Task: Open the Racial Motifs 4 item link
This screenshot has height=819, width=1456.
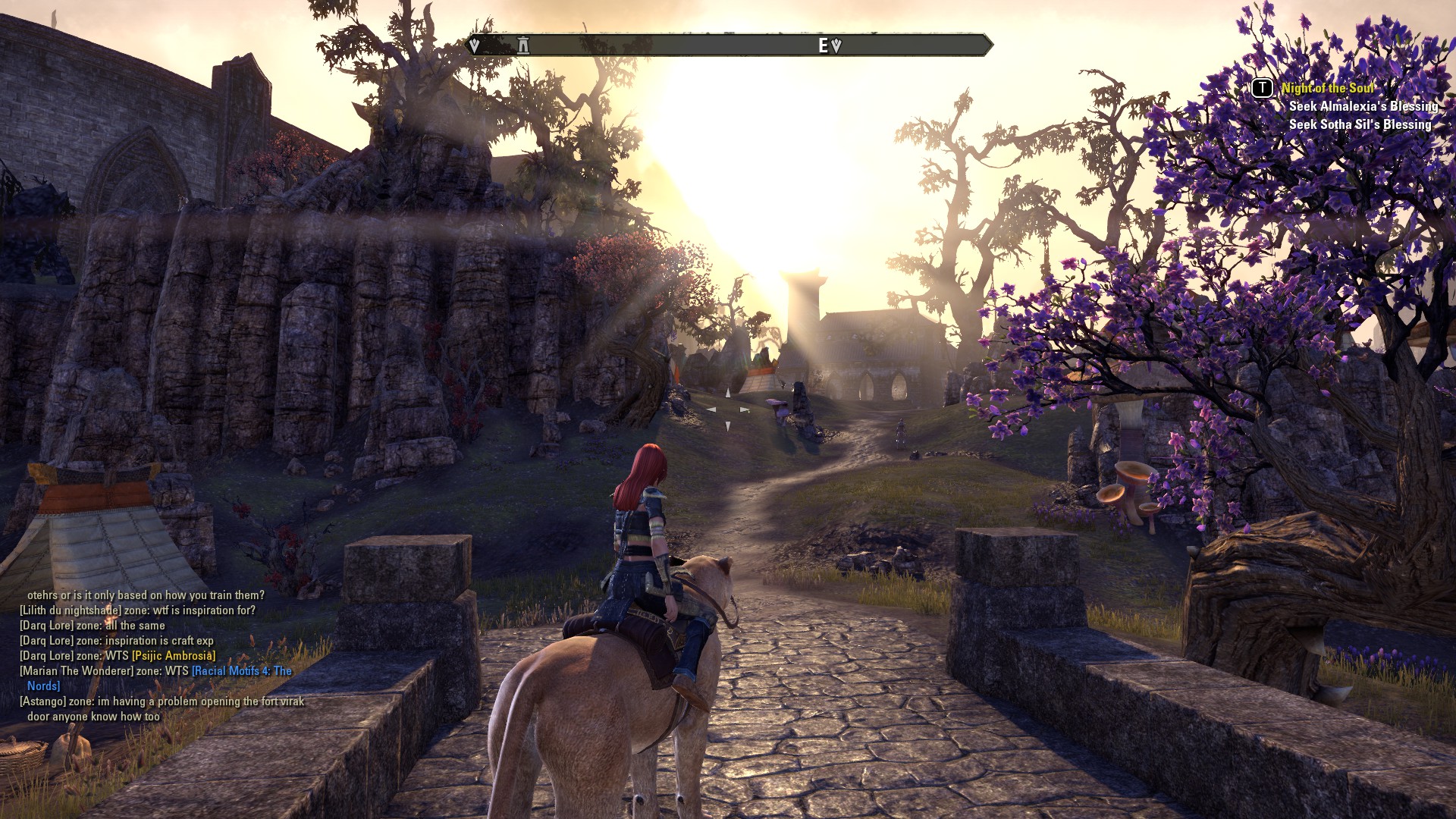Action: [241, 671]
